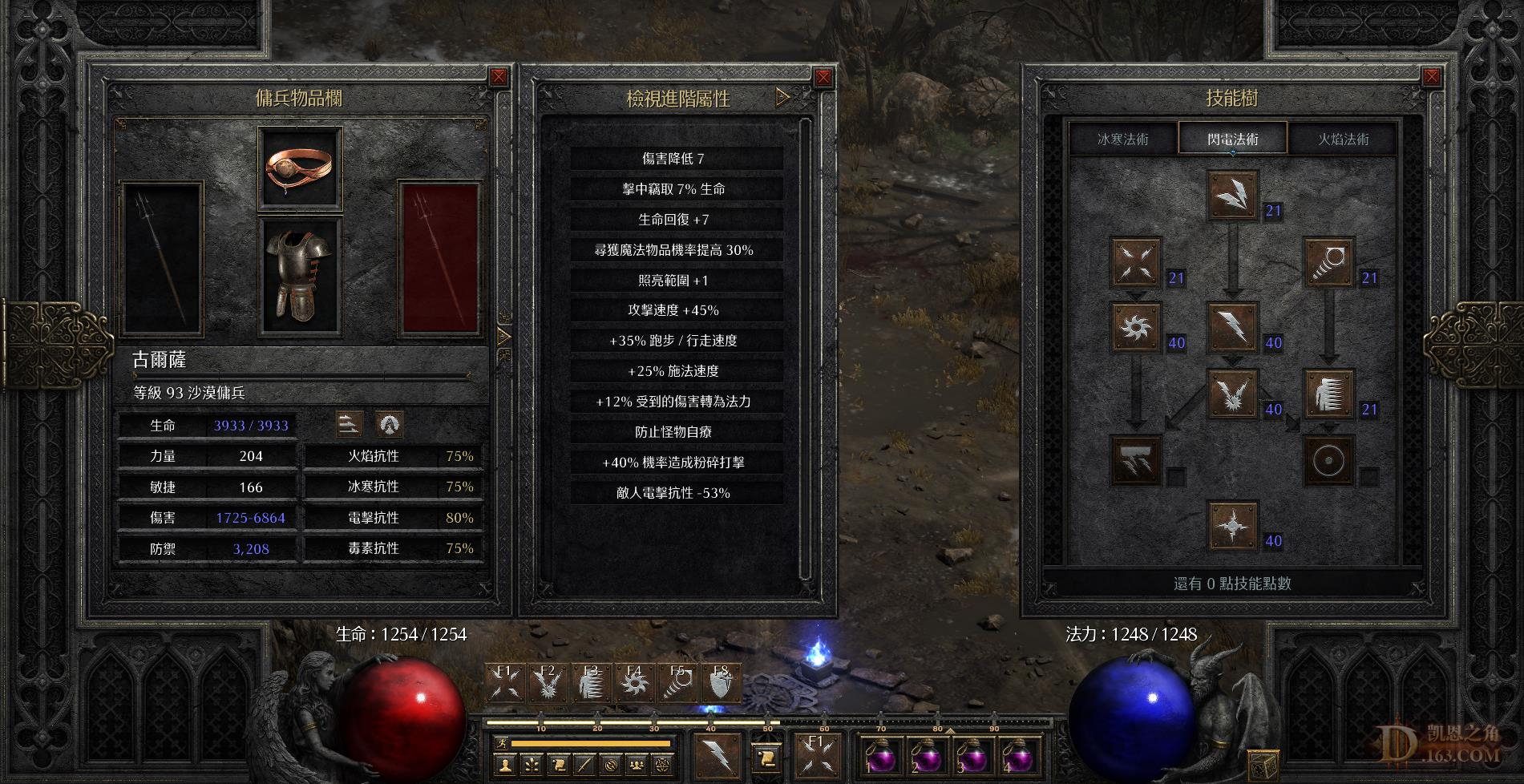Close the advanced stats panel
Viewport: 1524px width, 784px height.
click(x=823, y=78)
